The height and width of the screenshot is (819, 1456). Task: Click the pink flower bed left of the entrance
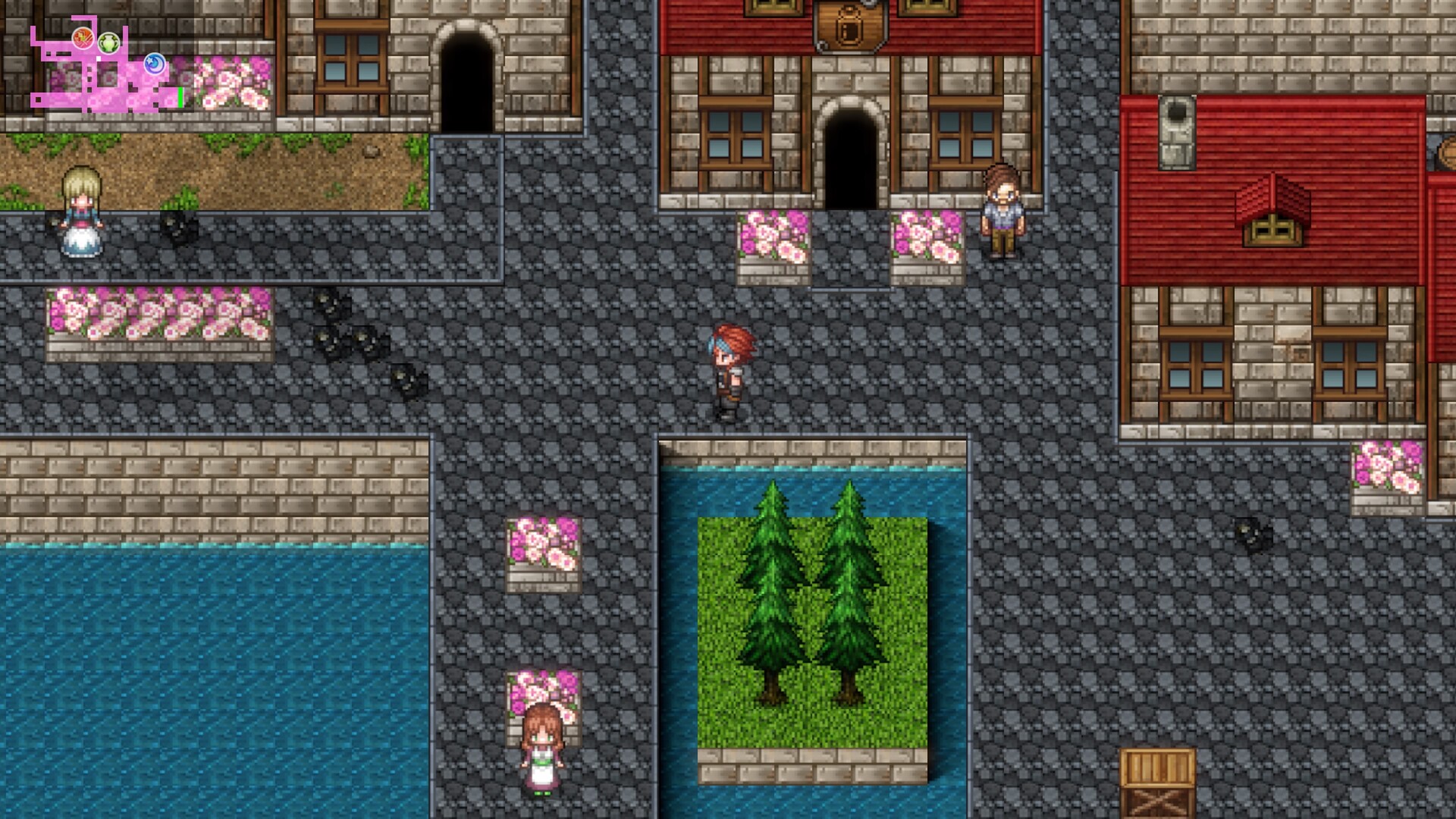[x=773, y=243]
